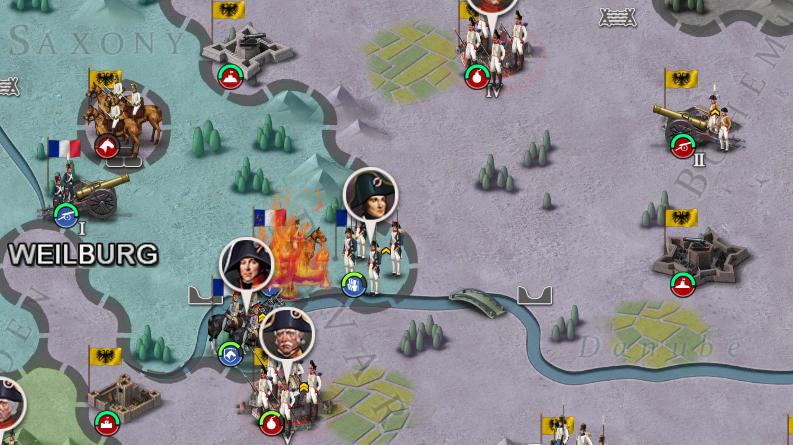Select the French artillery unit beside Weilburg
The height and width of the screenshot is (445, 793).
[x=92, y=194]
